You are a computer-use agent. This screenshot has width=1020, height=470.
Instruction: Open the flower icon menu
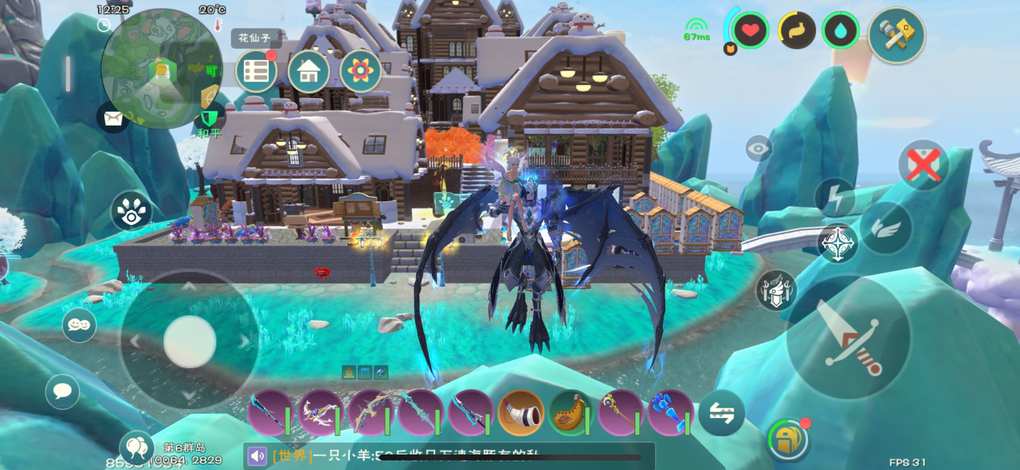360,71
